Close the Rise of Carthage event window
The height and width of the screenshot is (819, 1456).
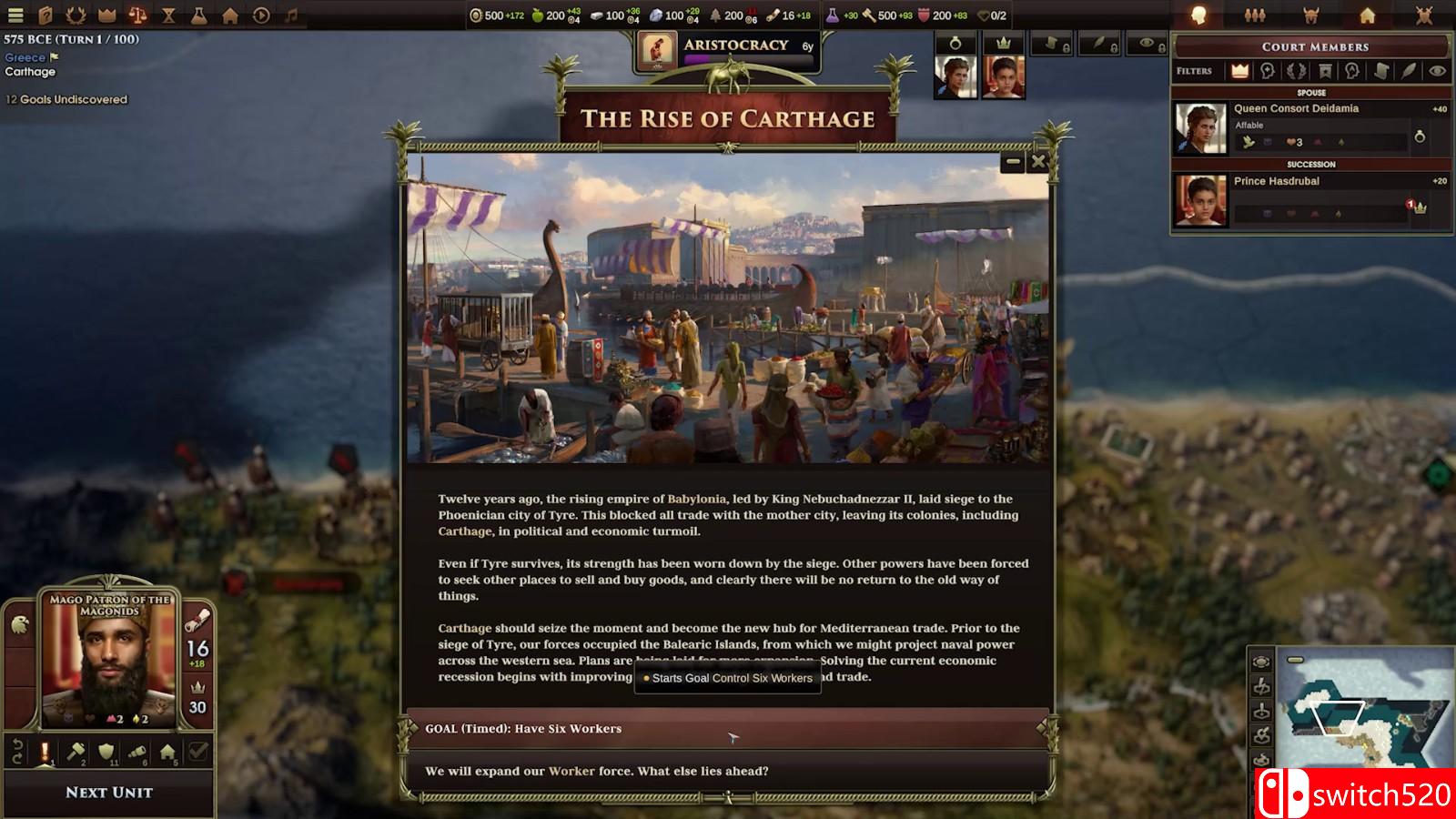click(x=1037, y=162)
